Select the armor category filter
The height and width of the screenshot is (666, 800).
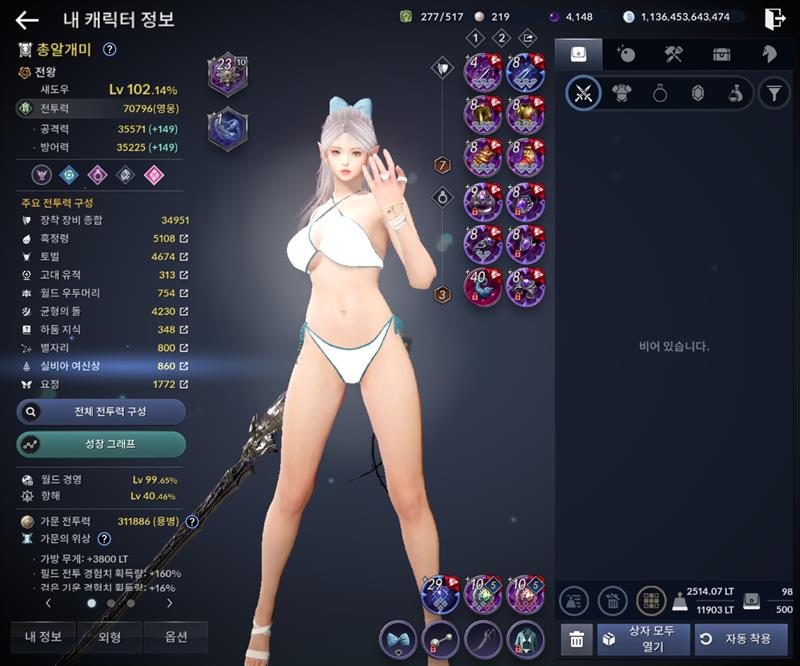point(622,94)
